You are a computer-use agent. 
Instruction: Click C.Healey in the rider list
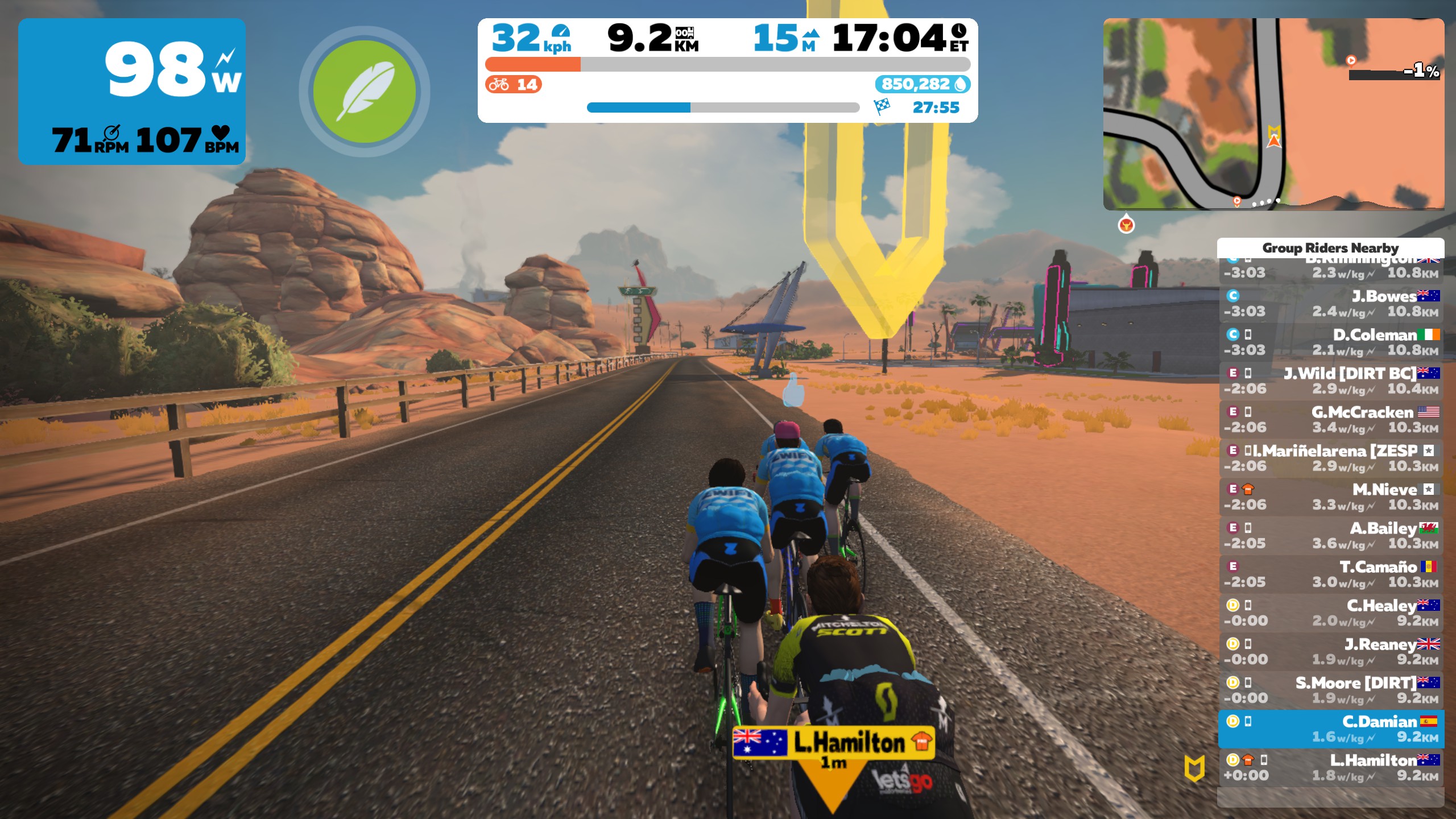pos(1330,613)
